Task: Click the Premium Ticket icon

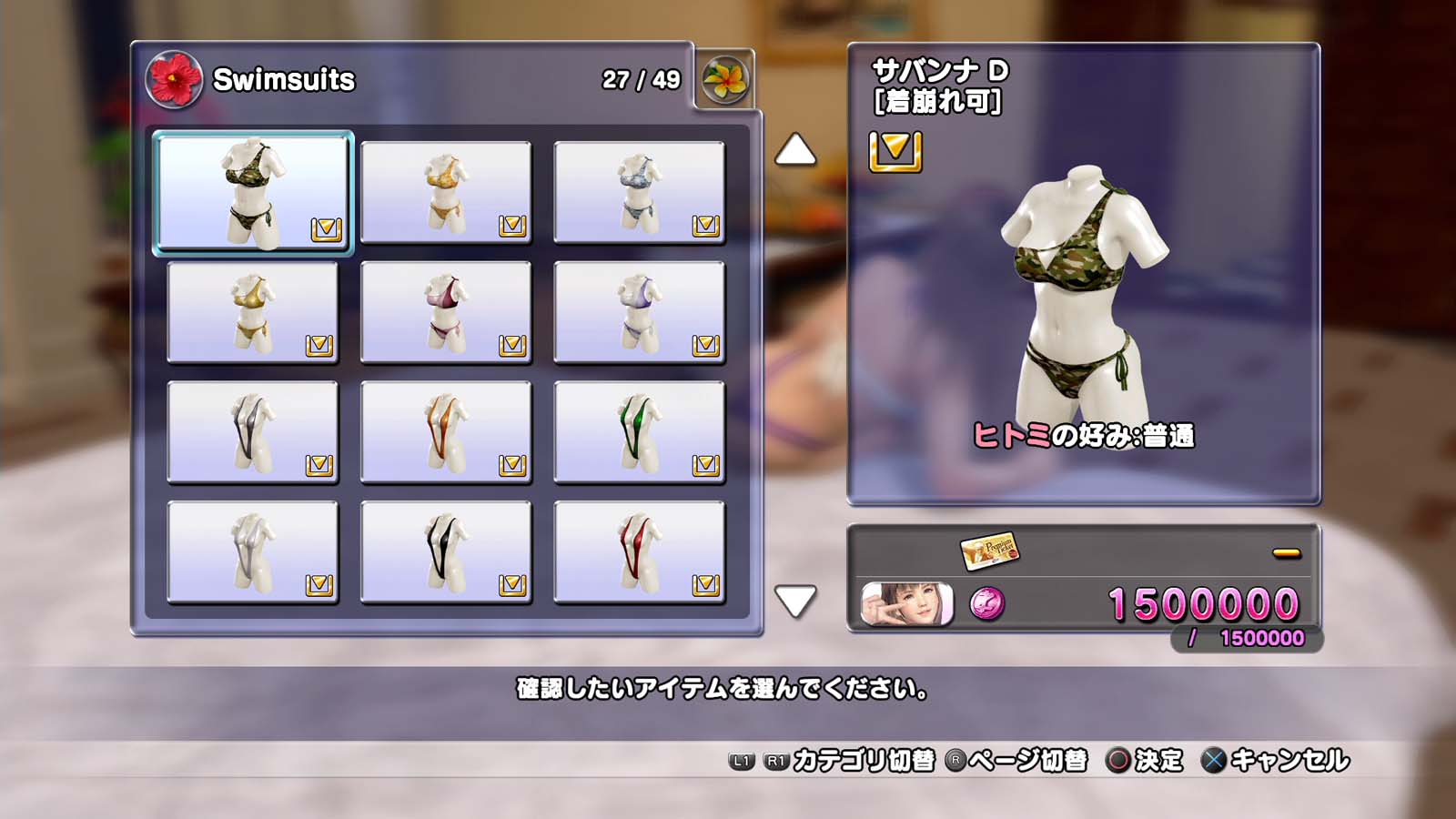Action: [989, 550]
